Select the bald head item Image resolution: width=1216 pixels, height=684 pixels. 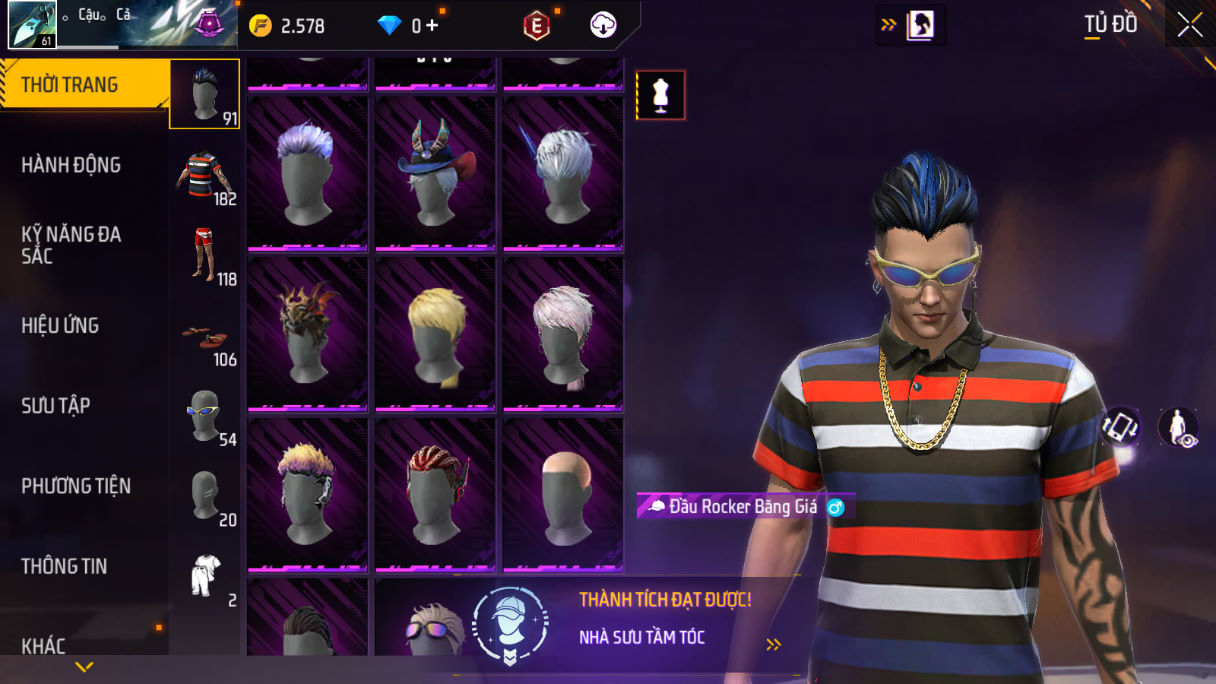coord(563,493)
